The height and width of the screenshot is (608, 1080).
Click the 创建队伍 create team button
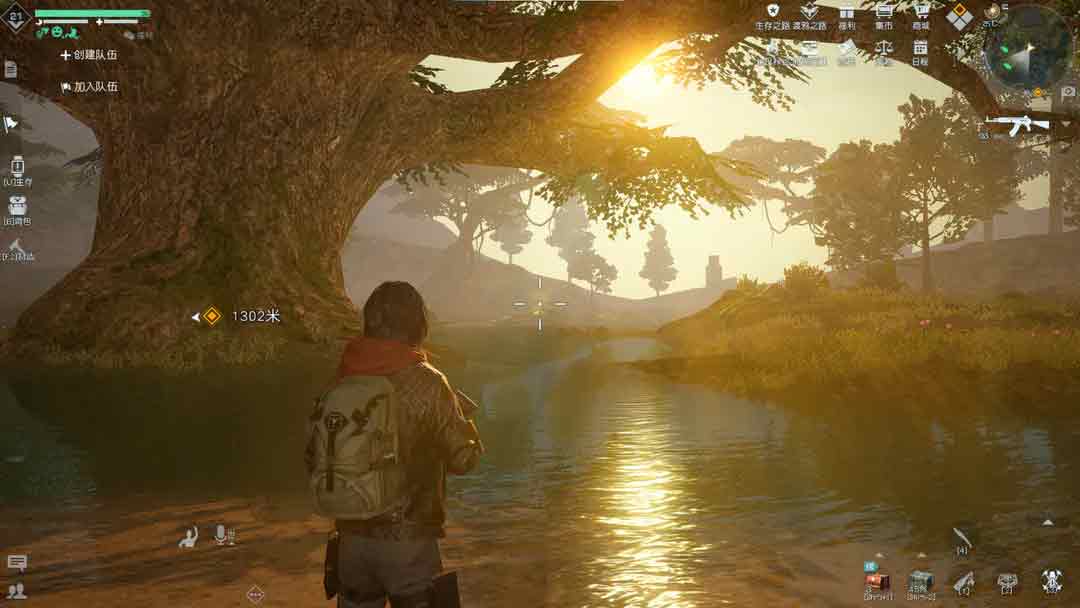pyautogui.click(x=89, y=55)
